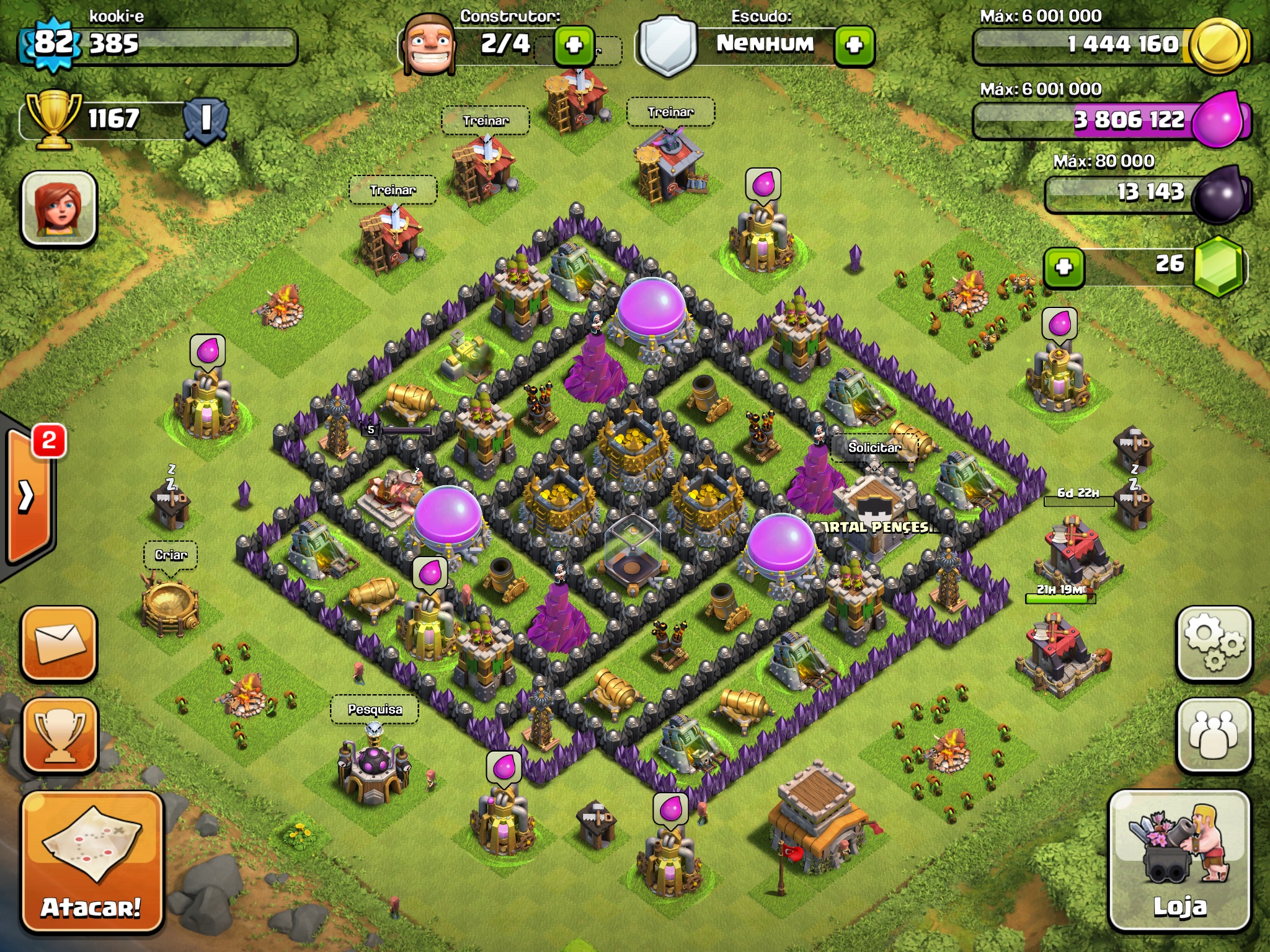The image size is (1270, 952).
Task: Open the red-haired villager portrait
Action: click(x=60, y=208)
